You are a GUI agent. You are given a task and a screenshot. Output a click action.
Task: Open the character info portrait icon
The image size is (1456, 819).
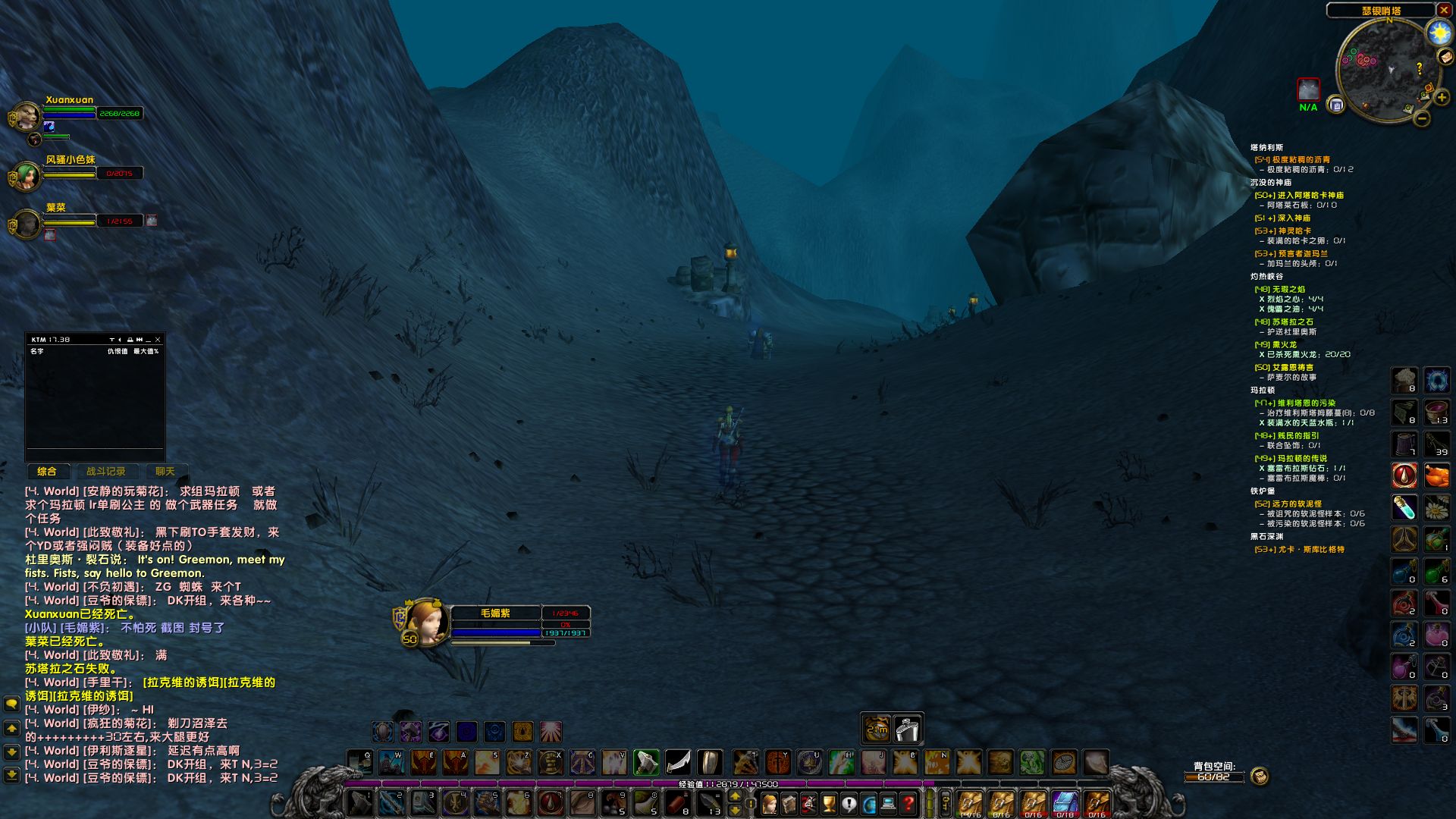[x=770, y=802]
